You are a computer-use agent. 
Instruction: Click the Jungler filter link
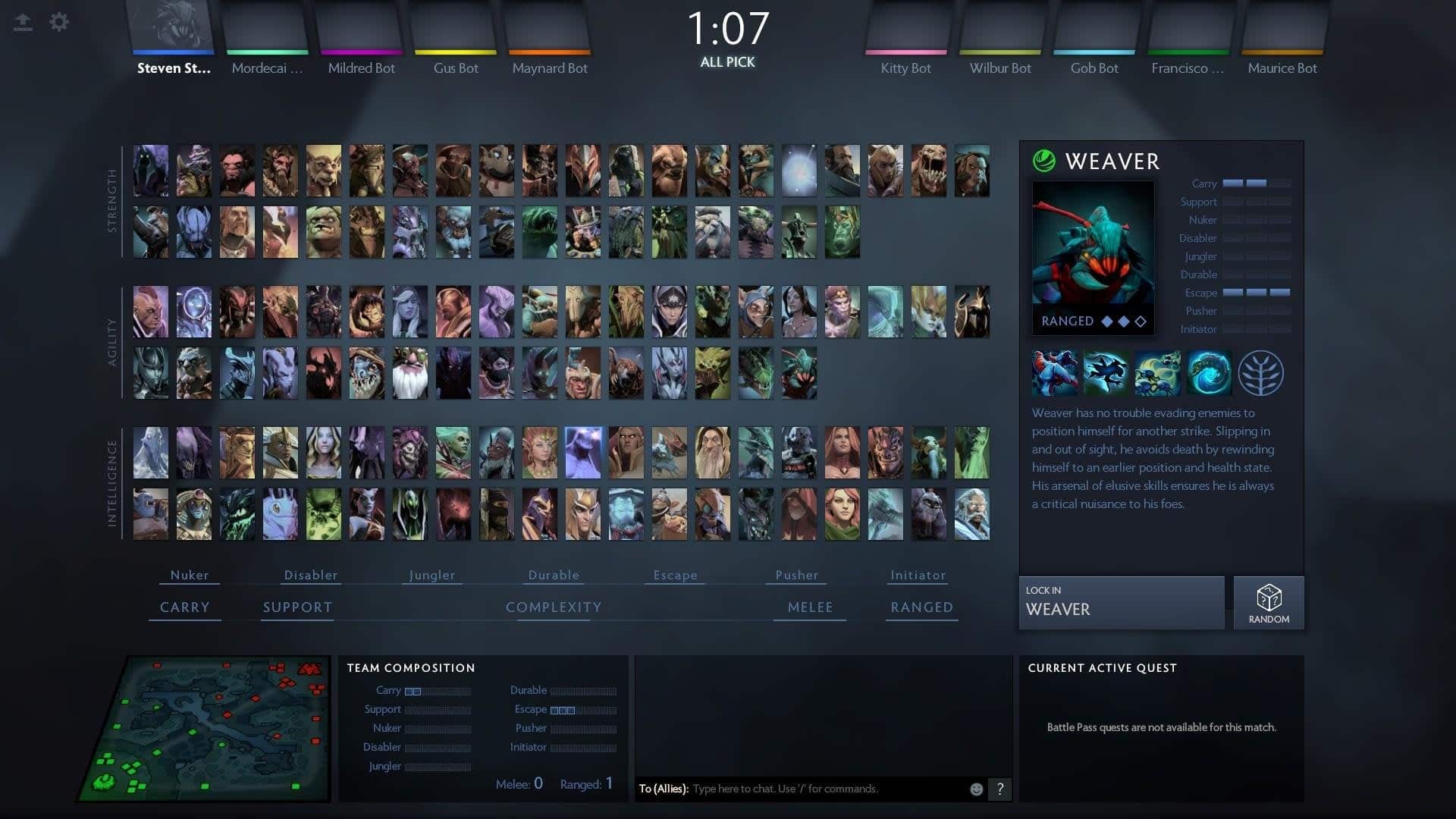pyautogui.click(x=431, y=575)
